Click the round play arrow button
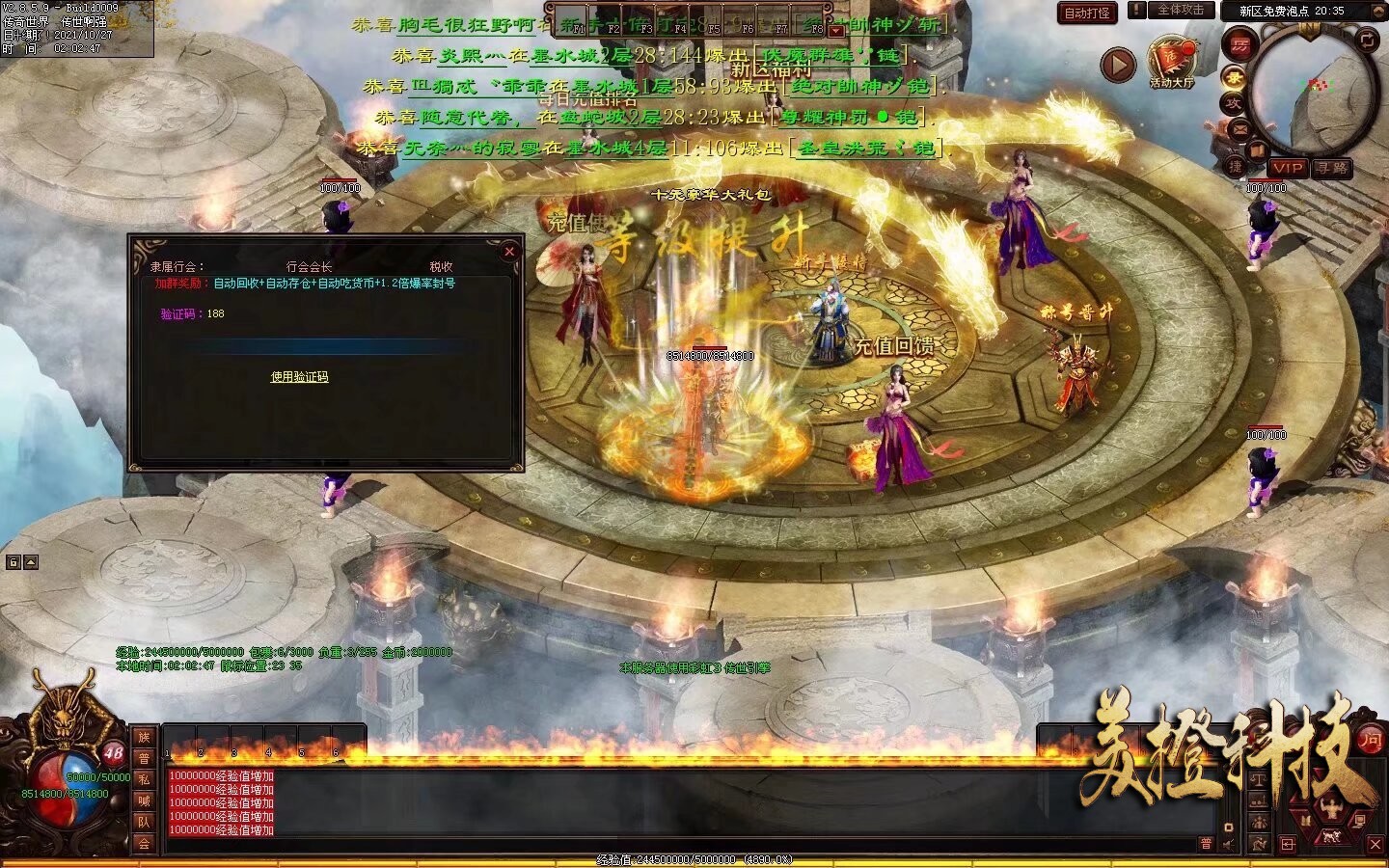The width and height of the screenshot is (1389, 868). (x=1118, y=65)
